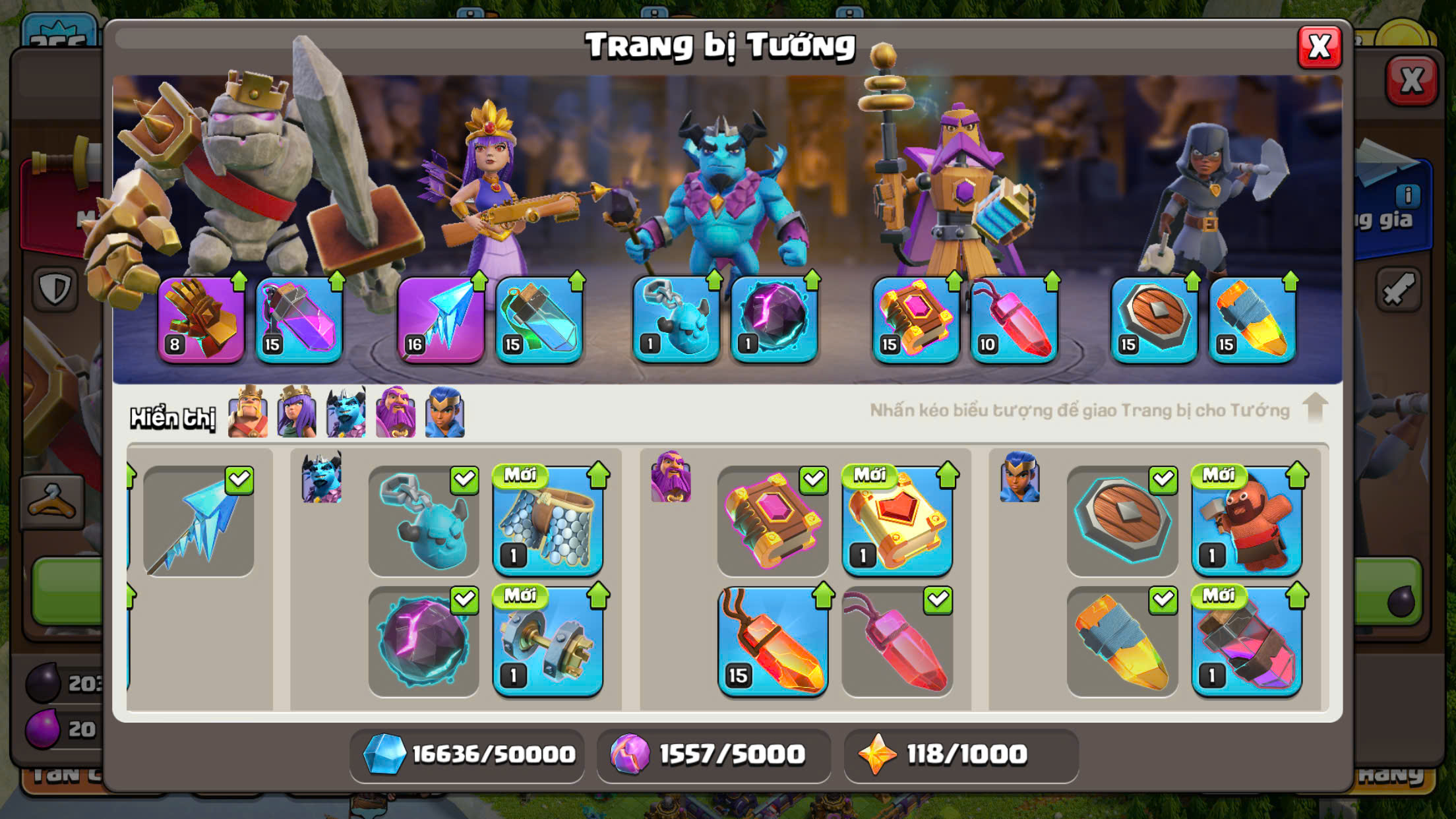Filter by Royal Champion portrait

pyautogui.click(x=445, y=413)
